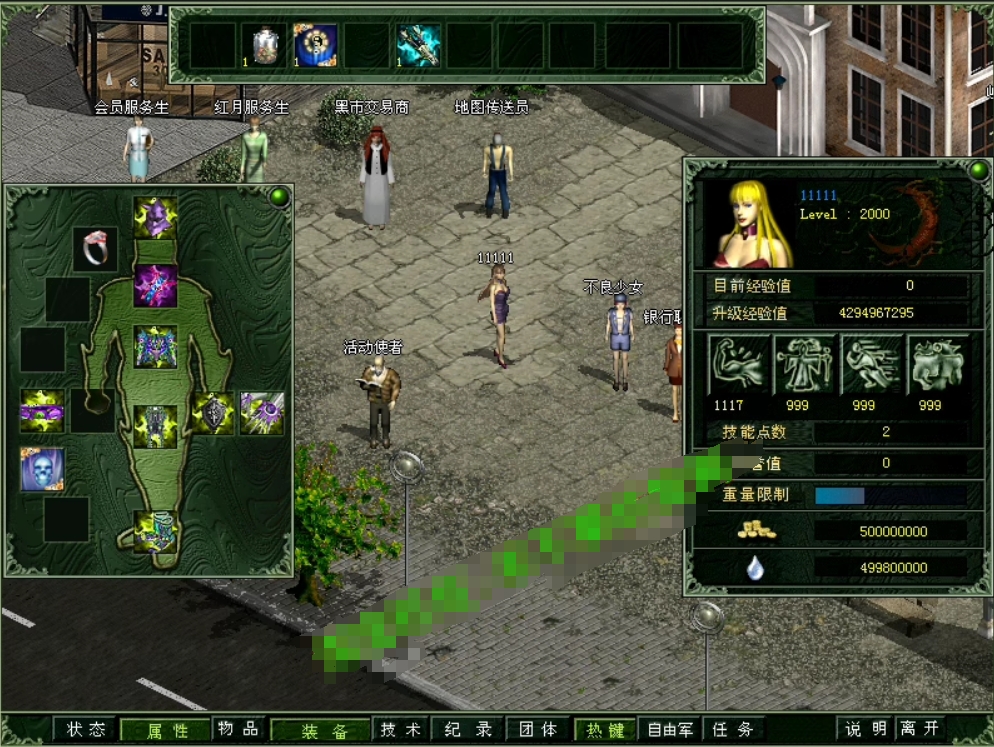
Task: Toggle the 热键 hotkey bar
Action: [606, 729]
